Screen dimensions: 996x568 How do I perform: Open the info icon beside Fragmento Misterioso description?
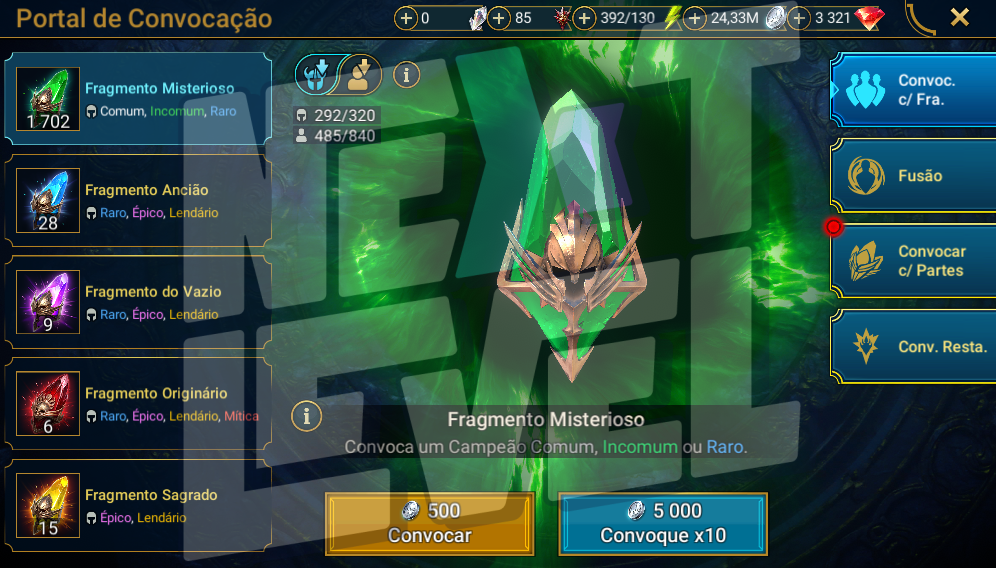[307, 415]
